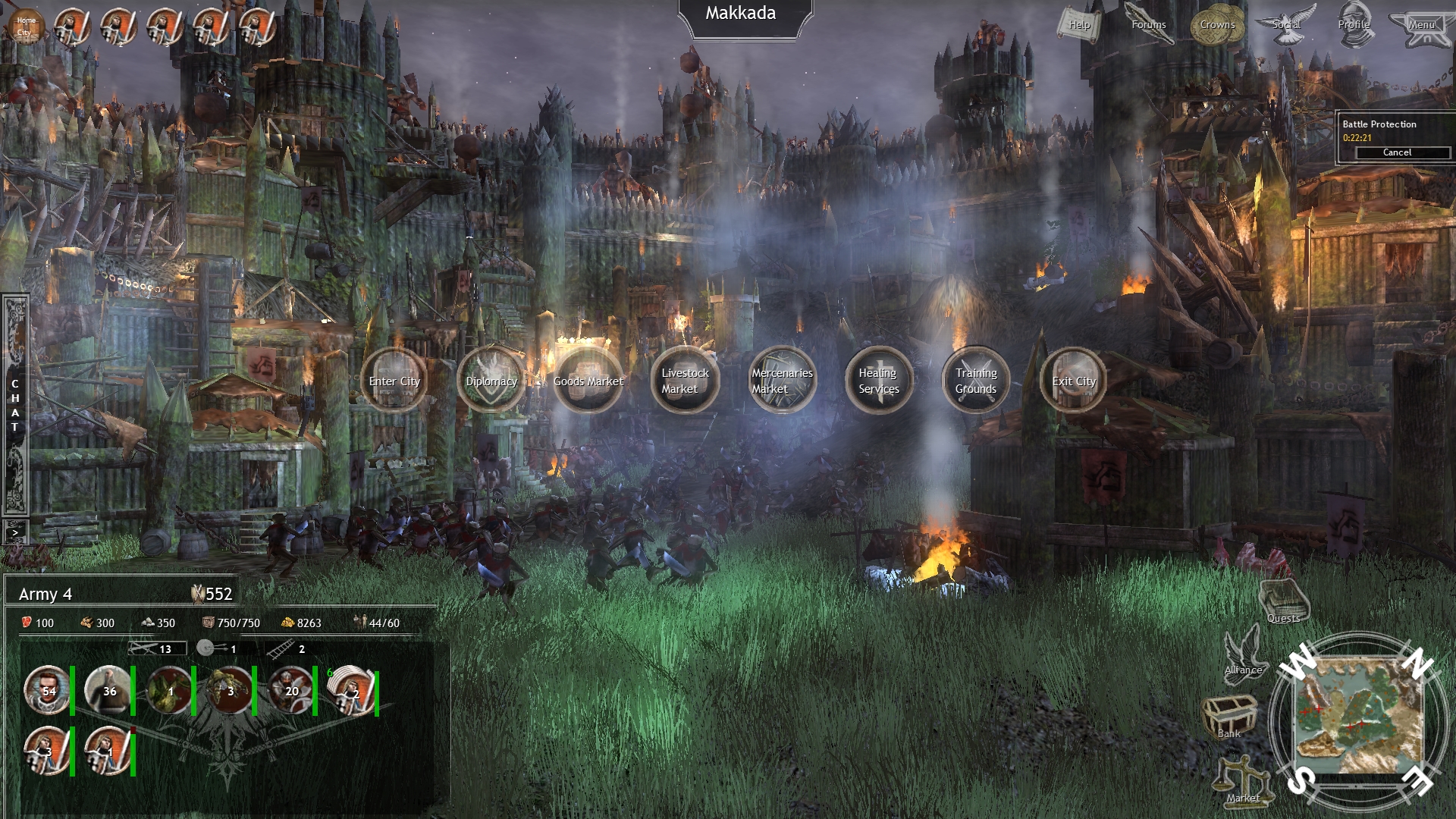Cancel the Battle Protection timer
The image size is (1456, 819).
pyautogui.click(x=1397, y=152)
